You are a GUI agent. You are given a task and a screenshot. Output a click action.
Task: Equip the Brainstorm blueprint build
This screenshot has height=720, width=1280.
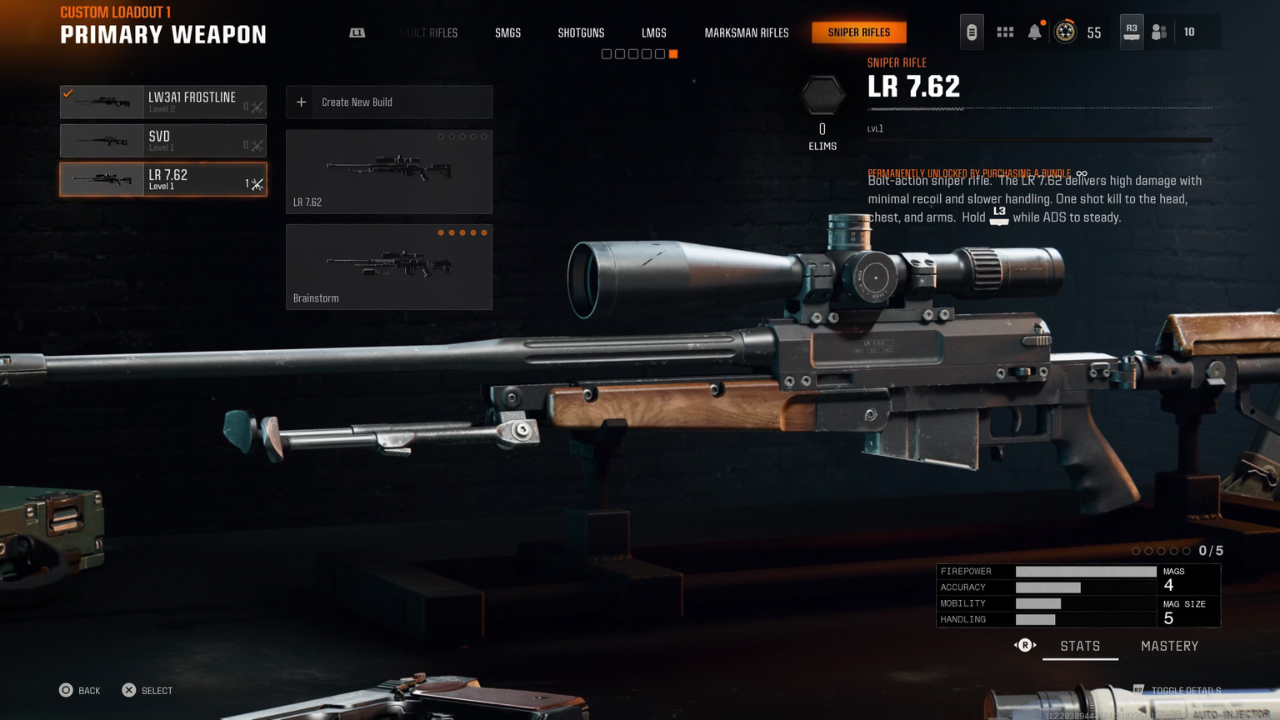[389, 267]
